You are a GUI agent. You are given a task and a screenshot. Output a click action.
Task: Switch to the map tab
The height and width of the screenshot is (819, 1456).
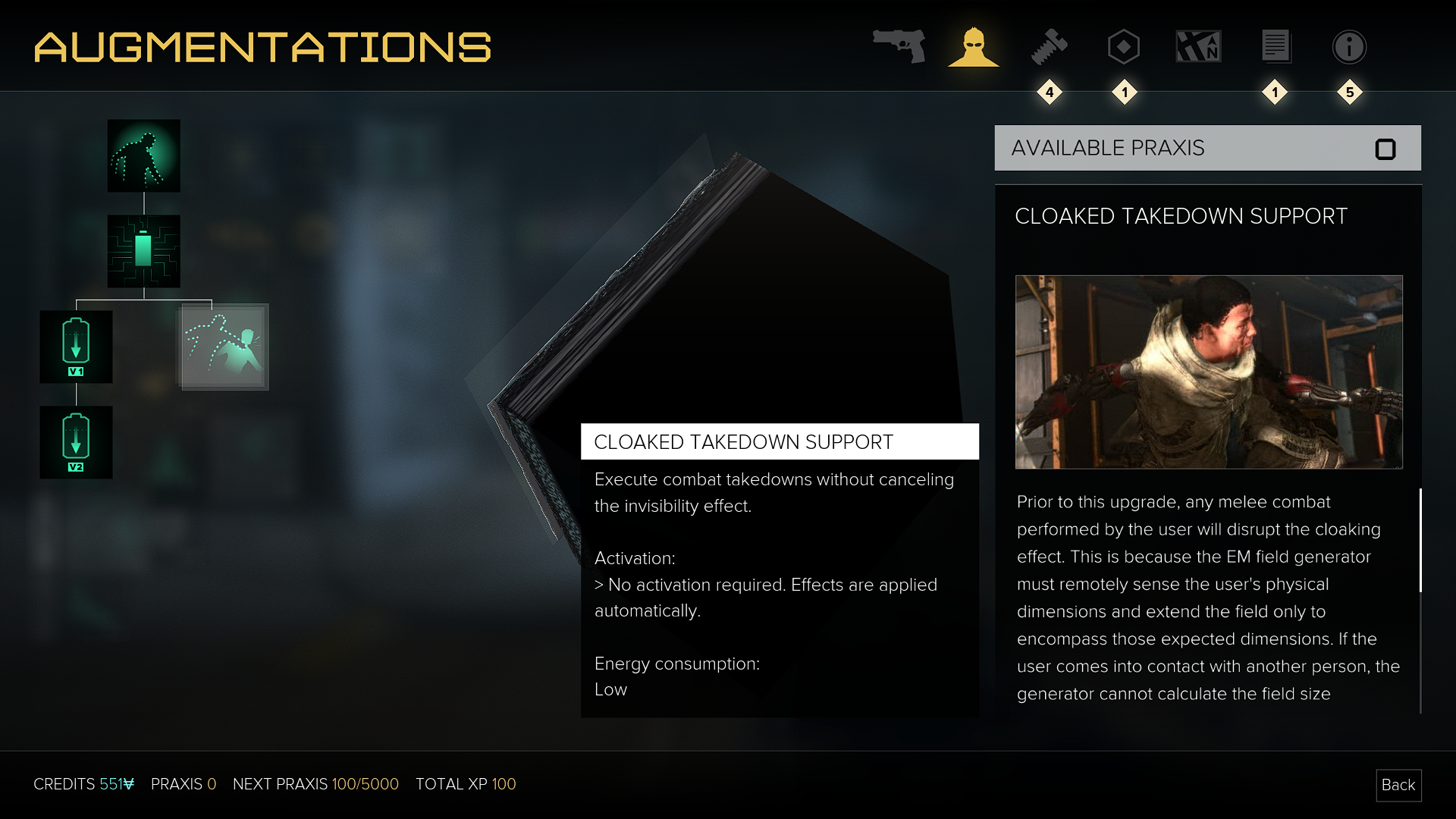pyautogui.click(x=1198, y=47)
